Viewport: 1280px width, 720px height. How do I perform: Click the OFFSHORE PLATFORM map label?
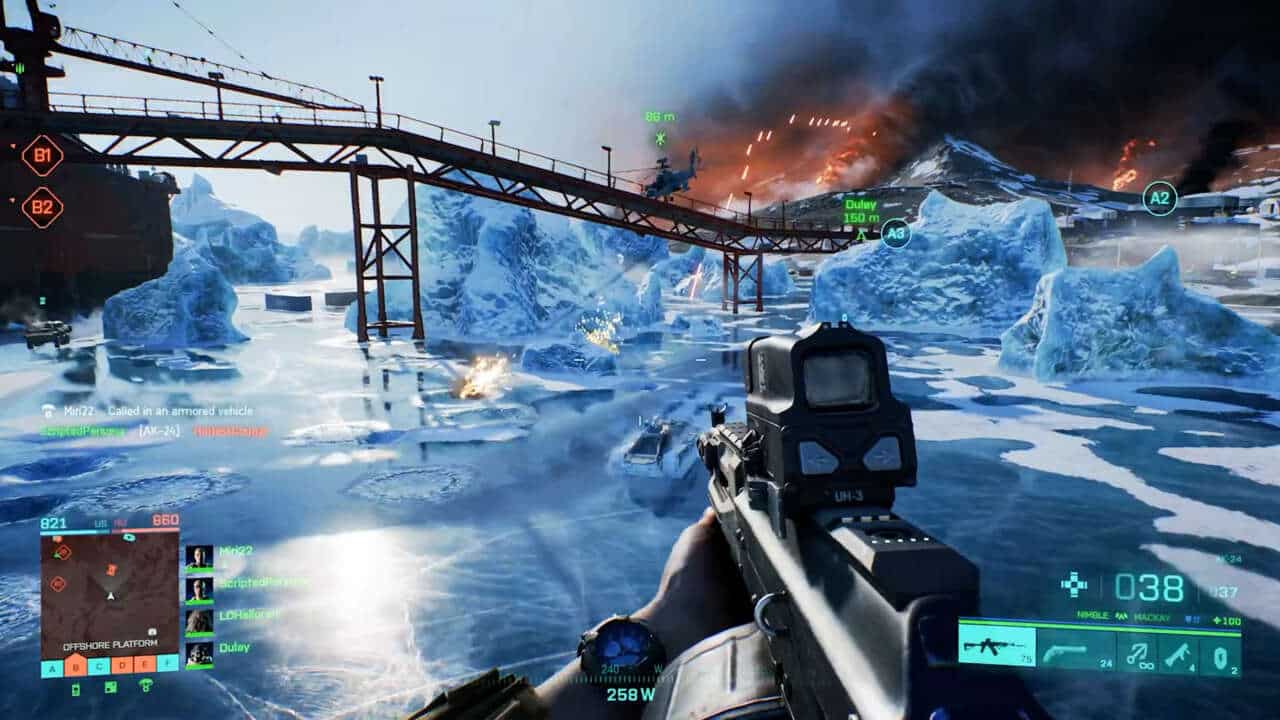click(111, 643)
